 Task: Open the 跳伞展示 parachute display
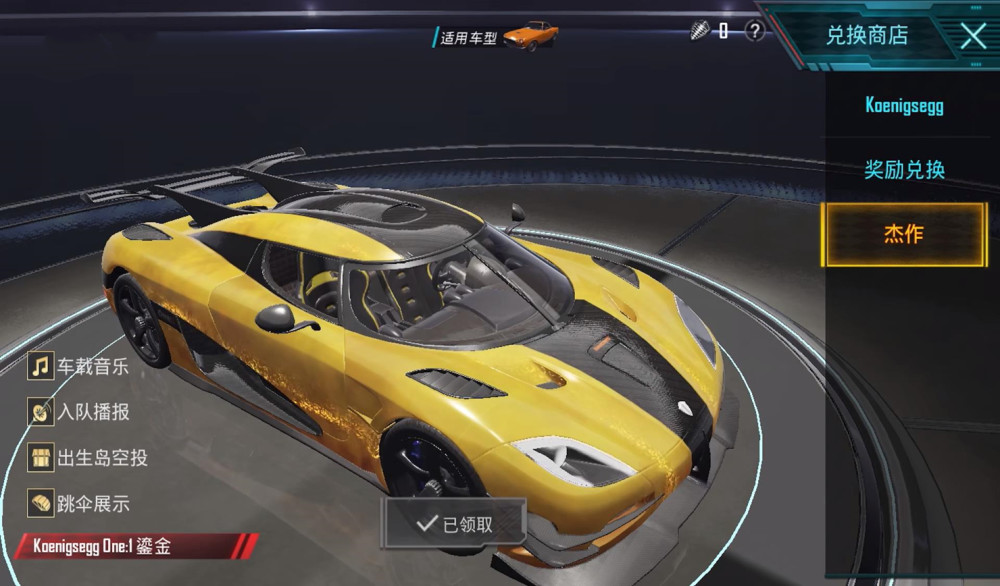[x=81, y=503]
